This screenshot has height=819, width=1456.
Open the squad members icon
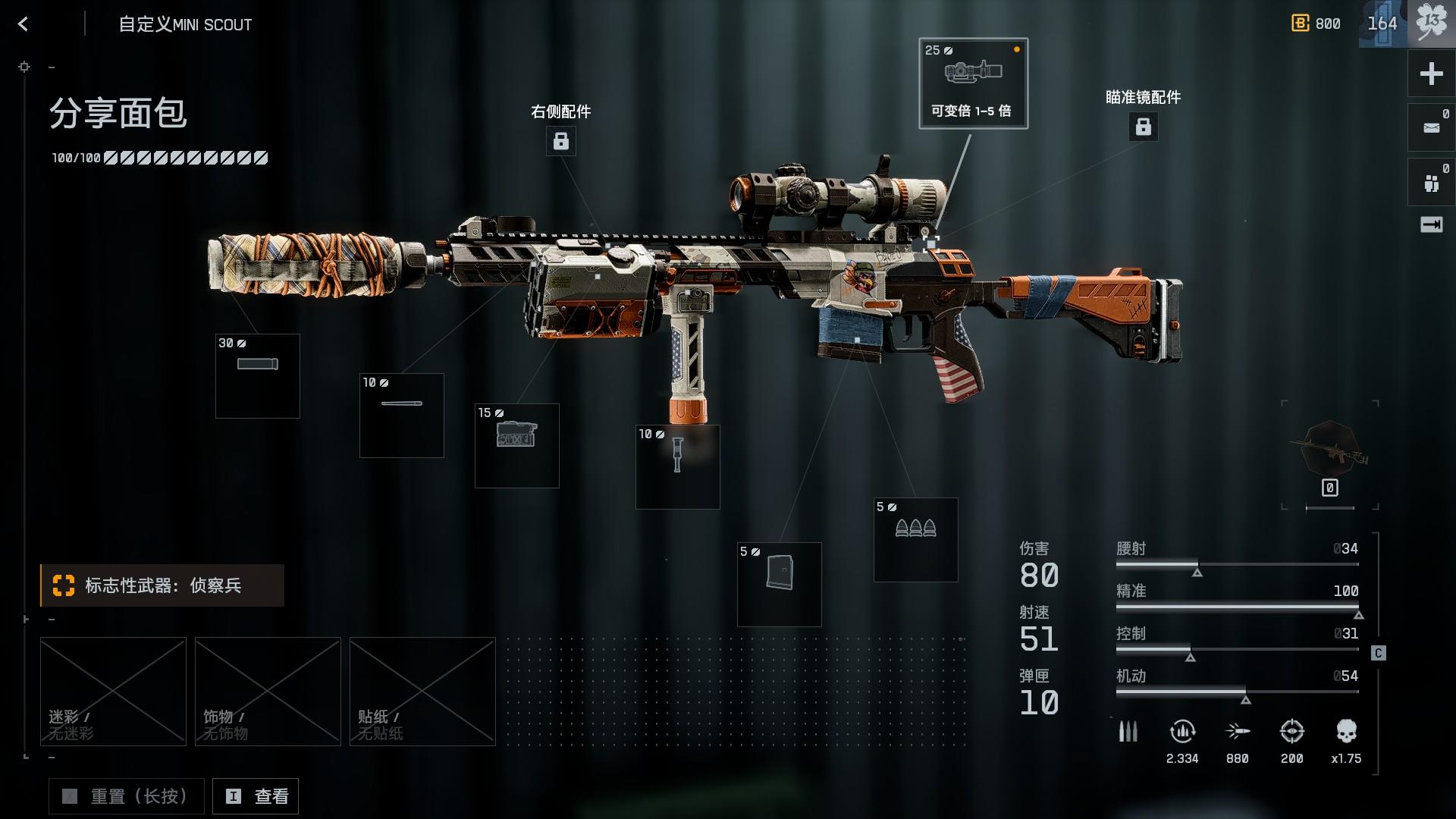pos(1431,182)
